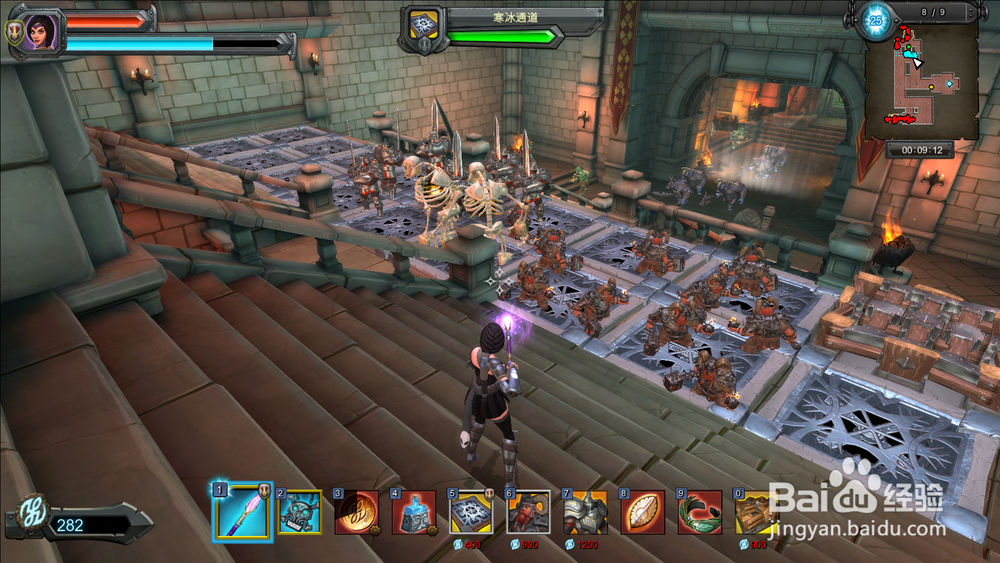Choose the skull mask item in slot 2
The image size is (1000, 563).
click(300, 512)
